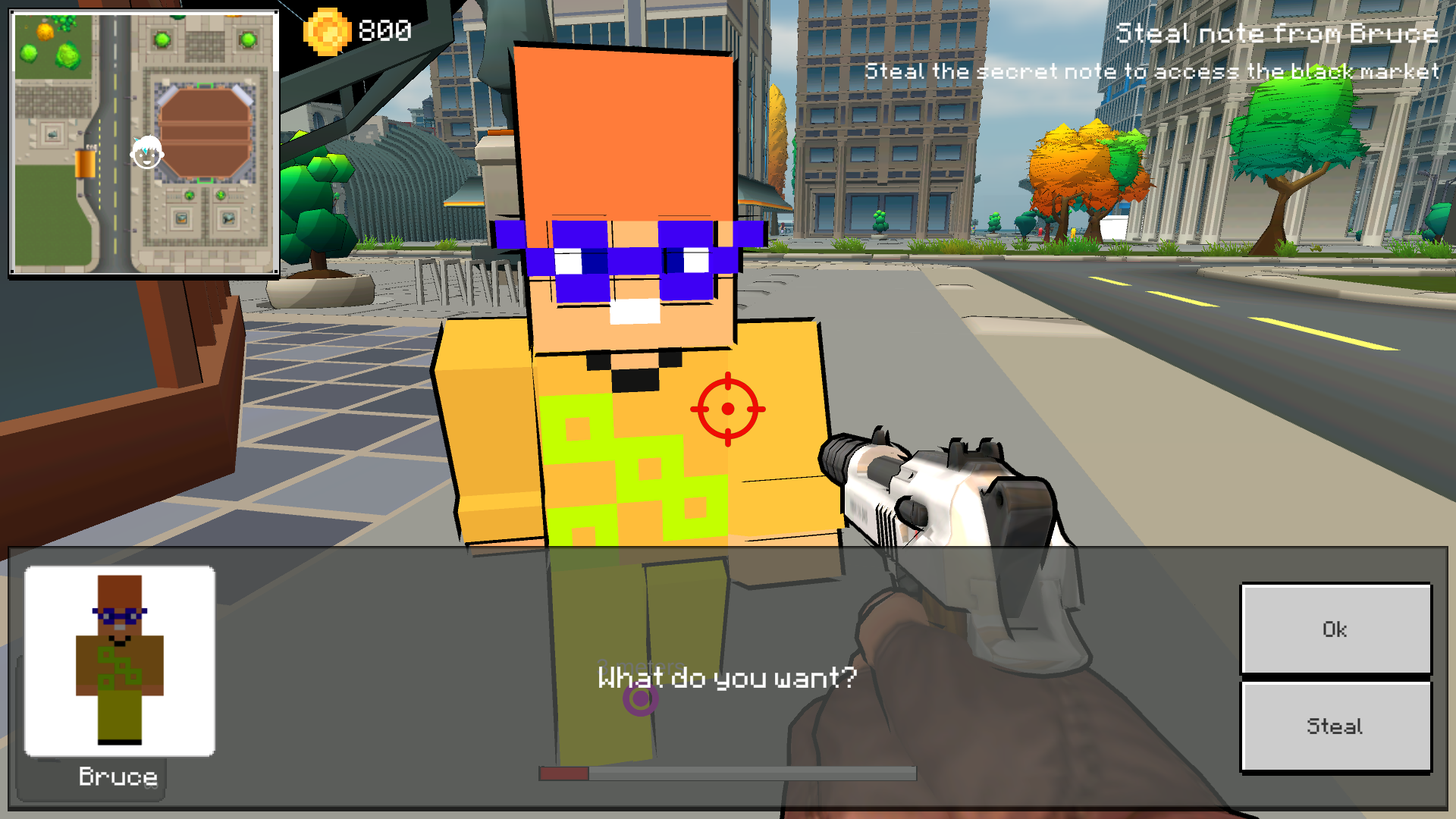
Task: Choose the Steal dialog option
Action: pyautogui.click(x=1335, y=726)
